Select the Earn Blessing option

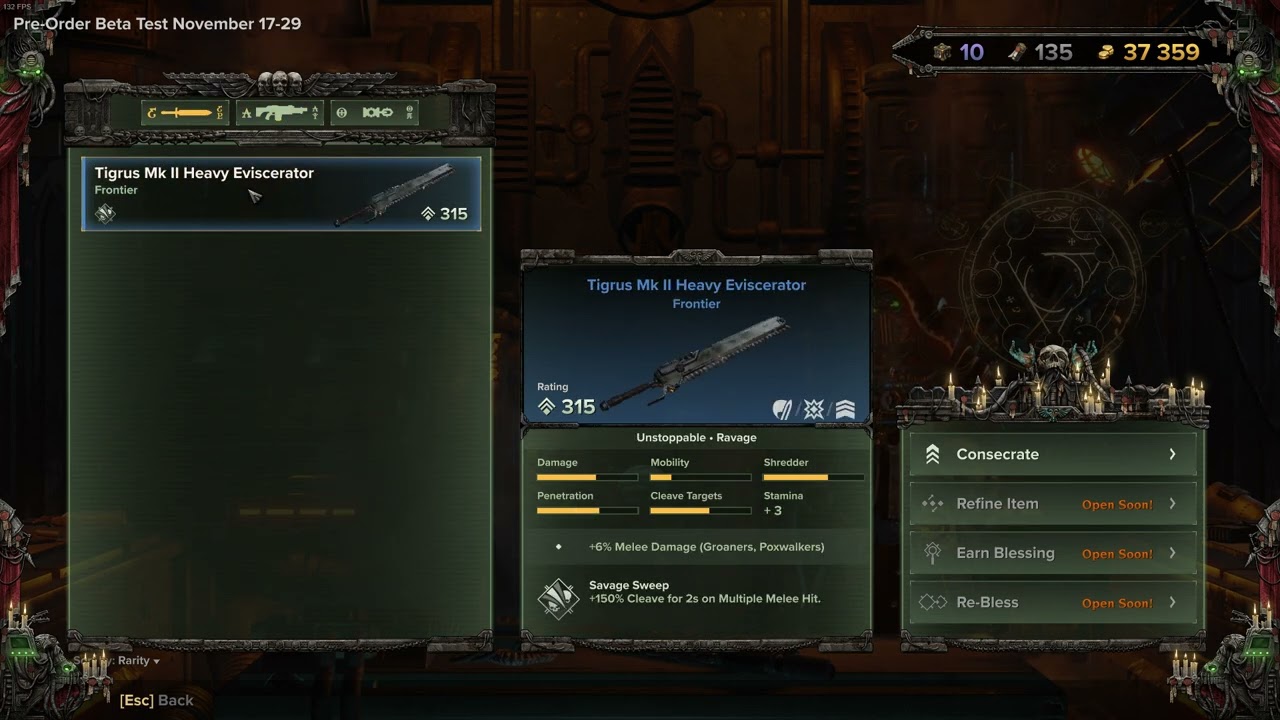1053,553
